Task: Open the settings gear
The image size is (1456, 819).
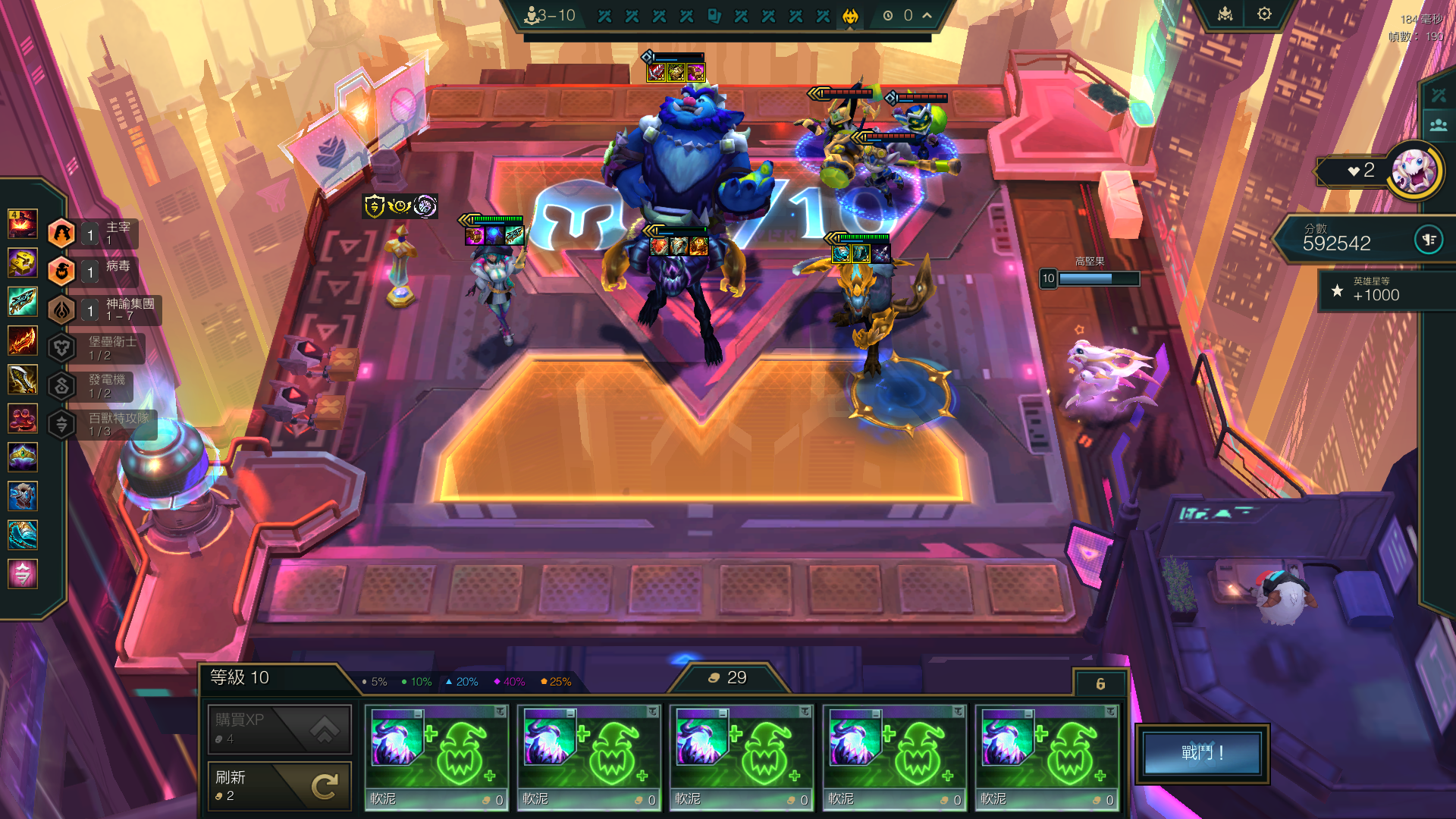Action: [1264, 14]
